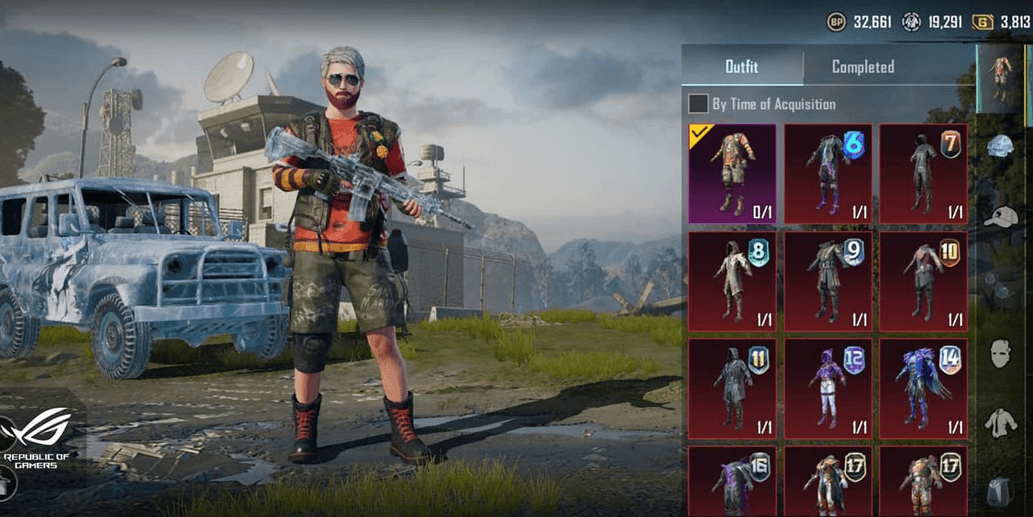Click the gold G currency balance icon
1033x517 pixels.
(983, 21)
